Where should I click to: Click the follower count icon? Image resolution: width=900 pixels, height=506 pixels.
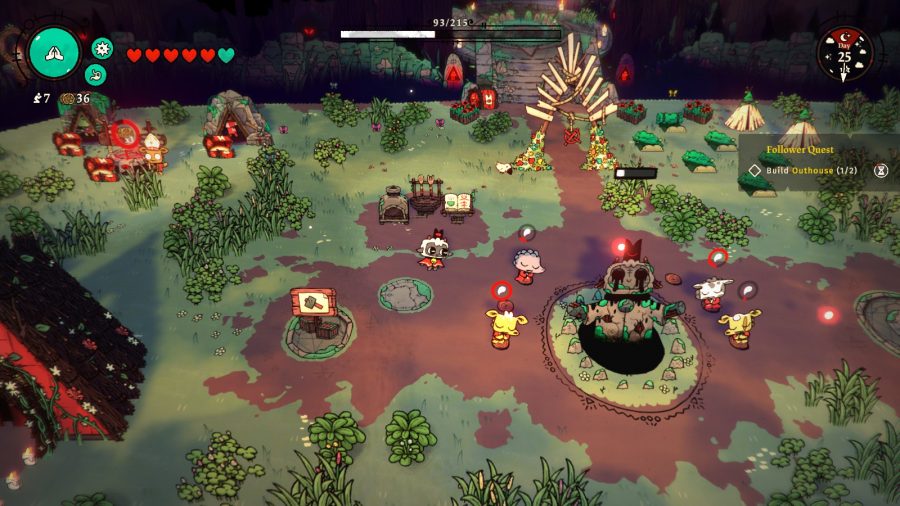tap(37, 98)
